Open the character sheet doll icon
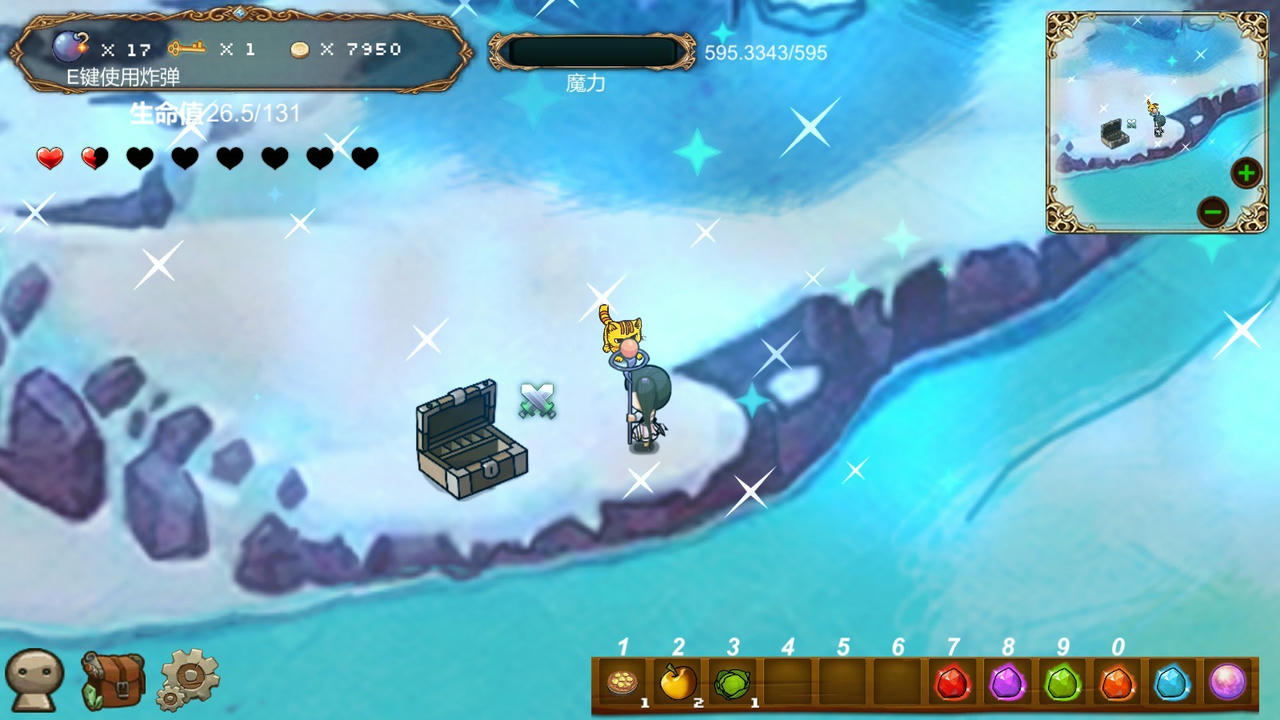Screen dimensions: 1280x720 click(34, 680)
